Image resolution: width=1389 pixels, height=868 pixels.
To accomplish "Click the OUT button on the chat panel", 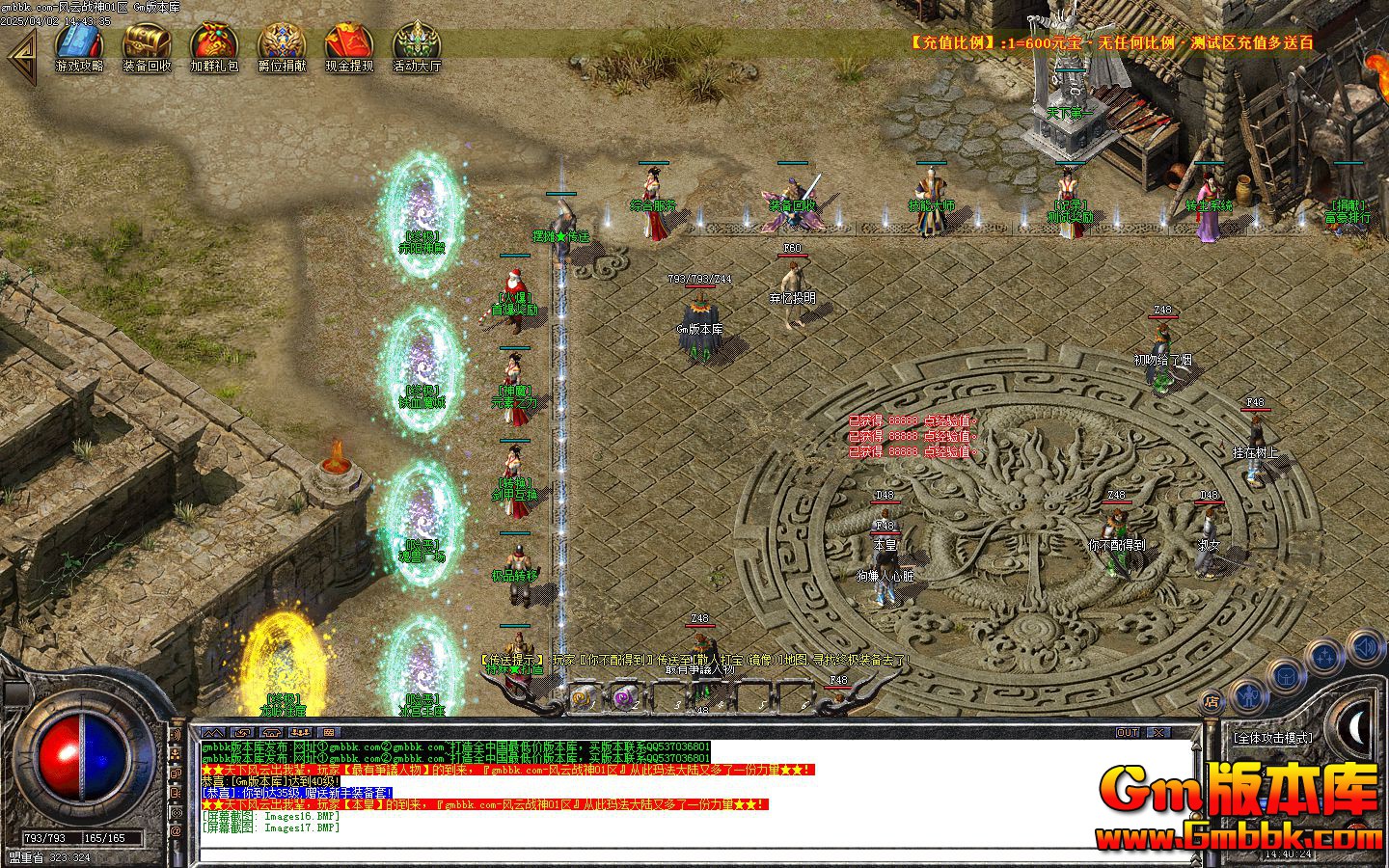I will coord(1127,732).
